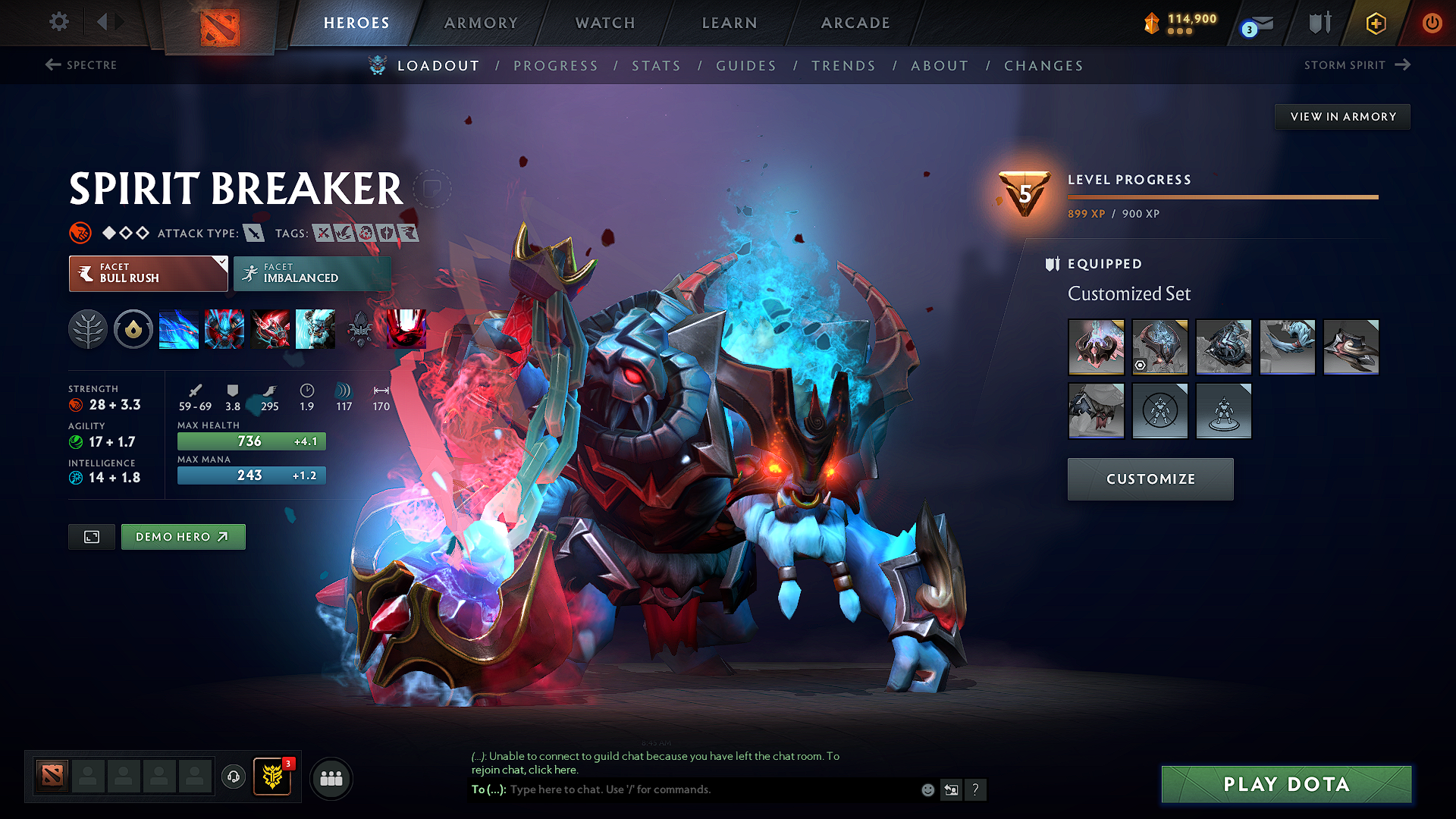Click the DEMO HERO button
The image size is (1456, 819).
[x=183, y=536]
